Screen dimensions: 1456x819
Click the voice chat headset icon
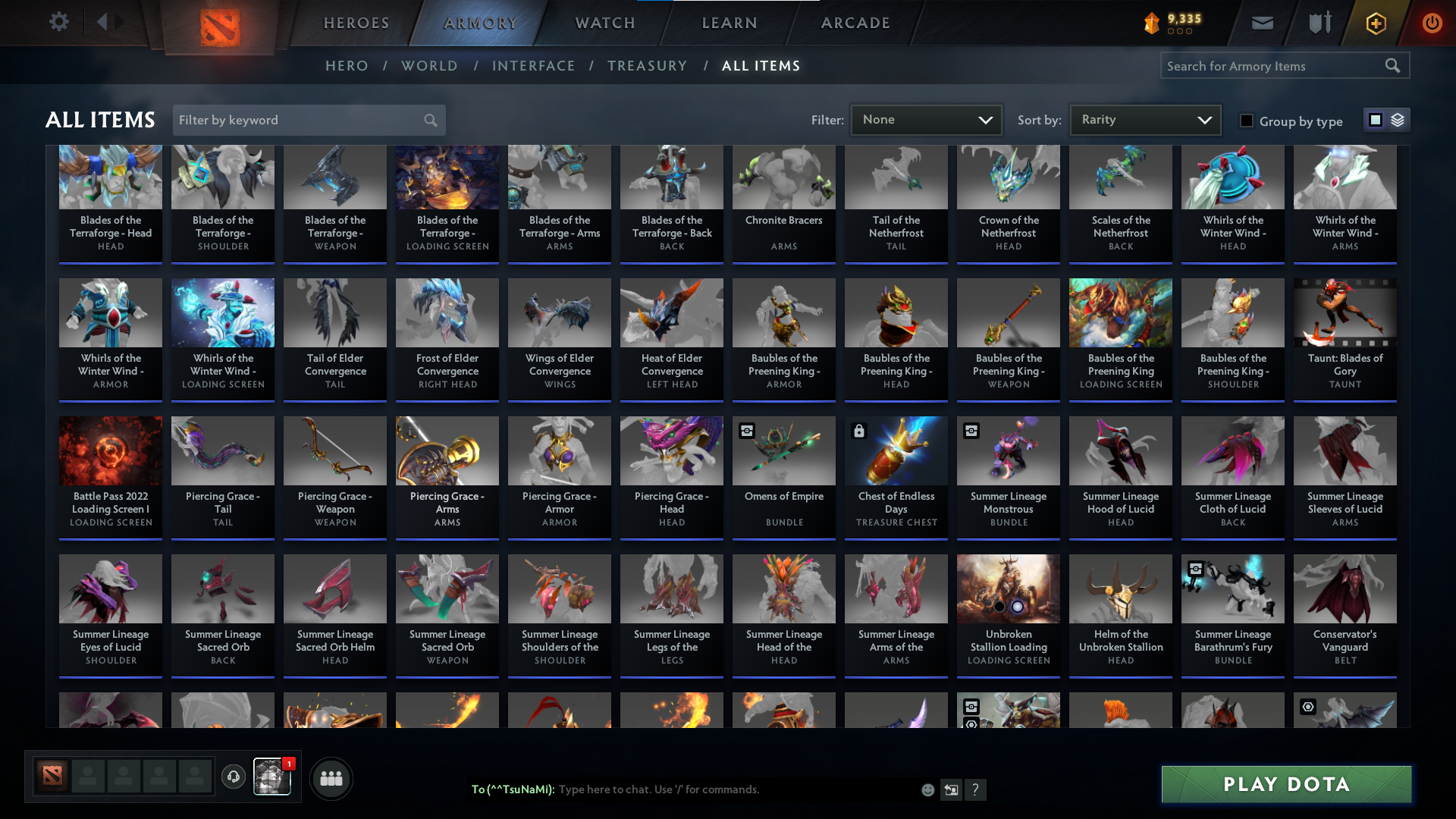pos(234,777)
